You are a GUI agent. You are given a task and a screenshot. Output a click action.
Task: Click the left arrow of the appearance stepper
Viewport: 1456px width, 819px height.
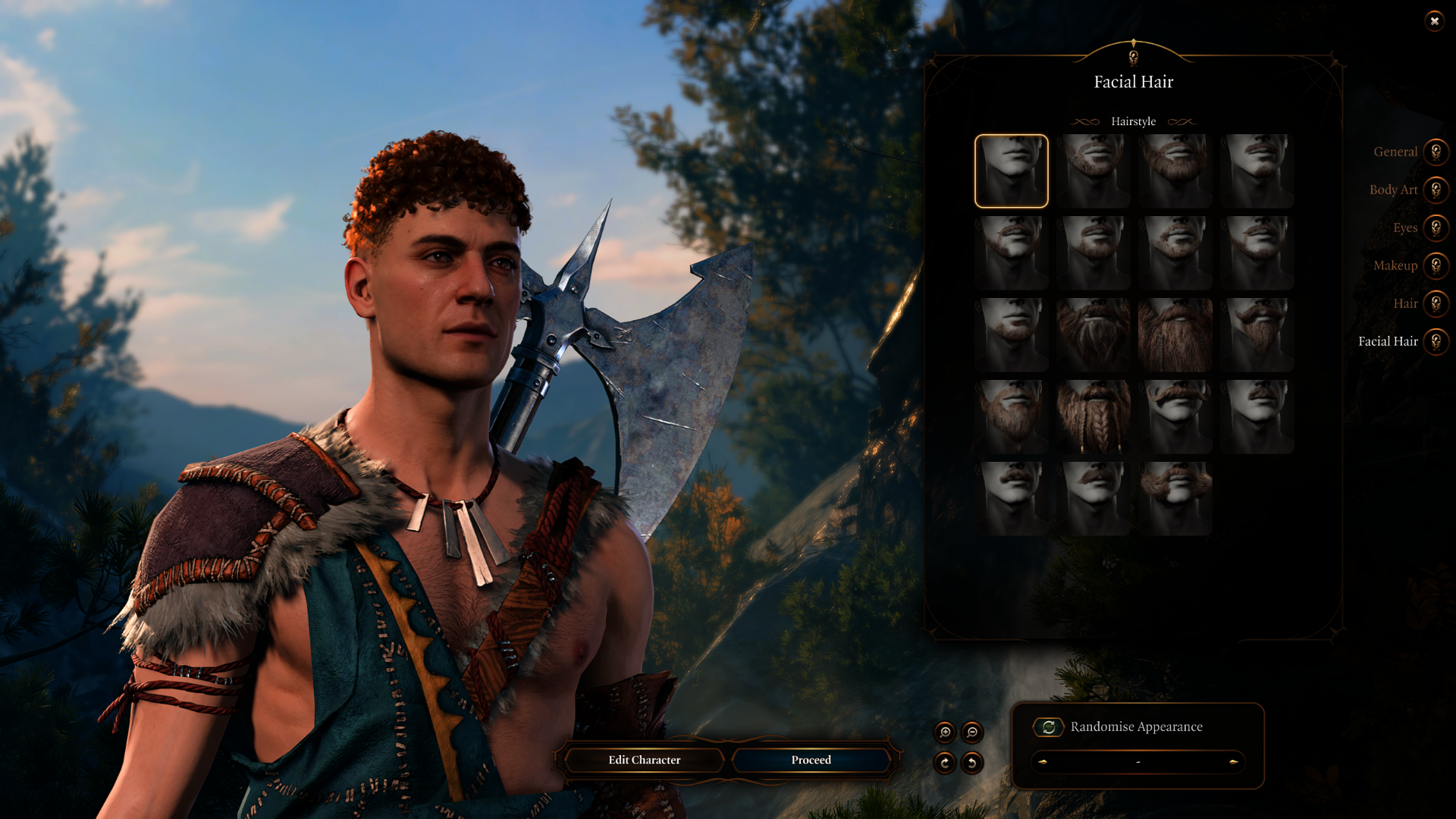1043,761
